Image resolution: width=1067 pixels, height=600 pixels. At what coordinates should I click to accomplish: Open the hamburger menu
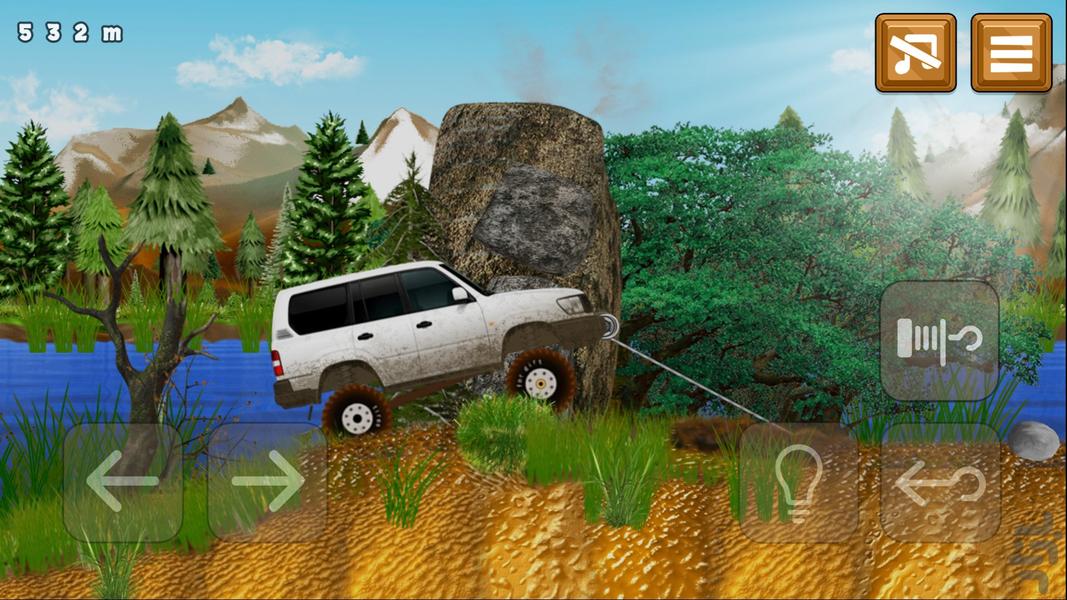click(x=1011, y=53)
